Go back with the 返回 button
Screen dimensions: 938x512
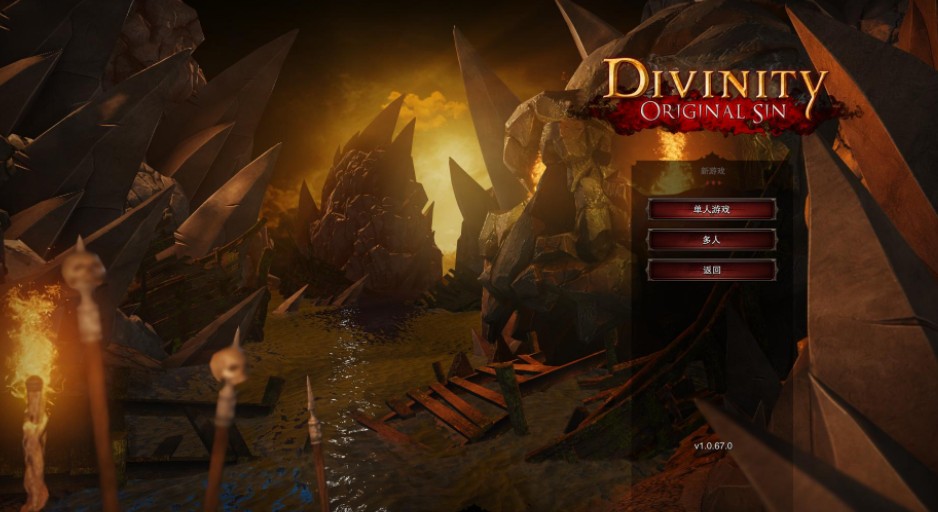click(x=711, y=270)
